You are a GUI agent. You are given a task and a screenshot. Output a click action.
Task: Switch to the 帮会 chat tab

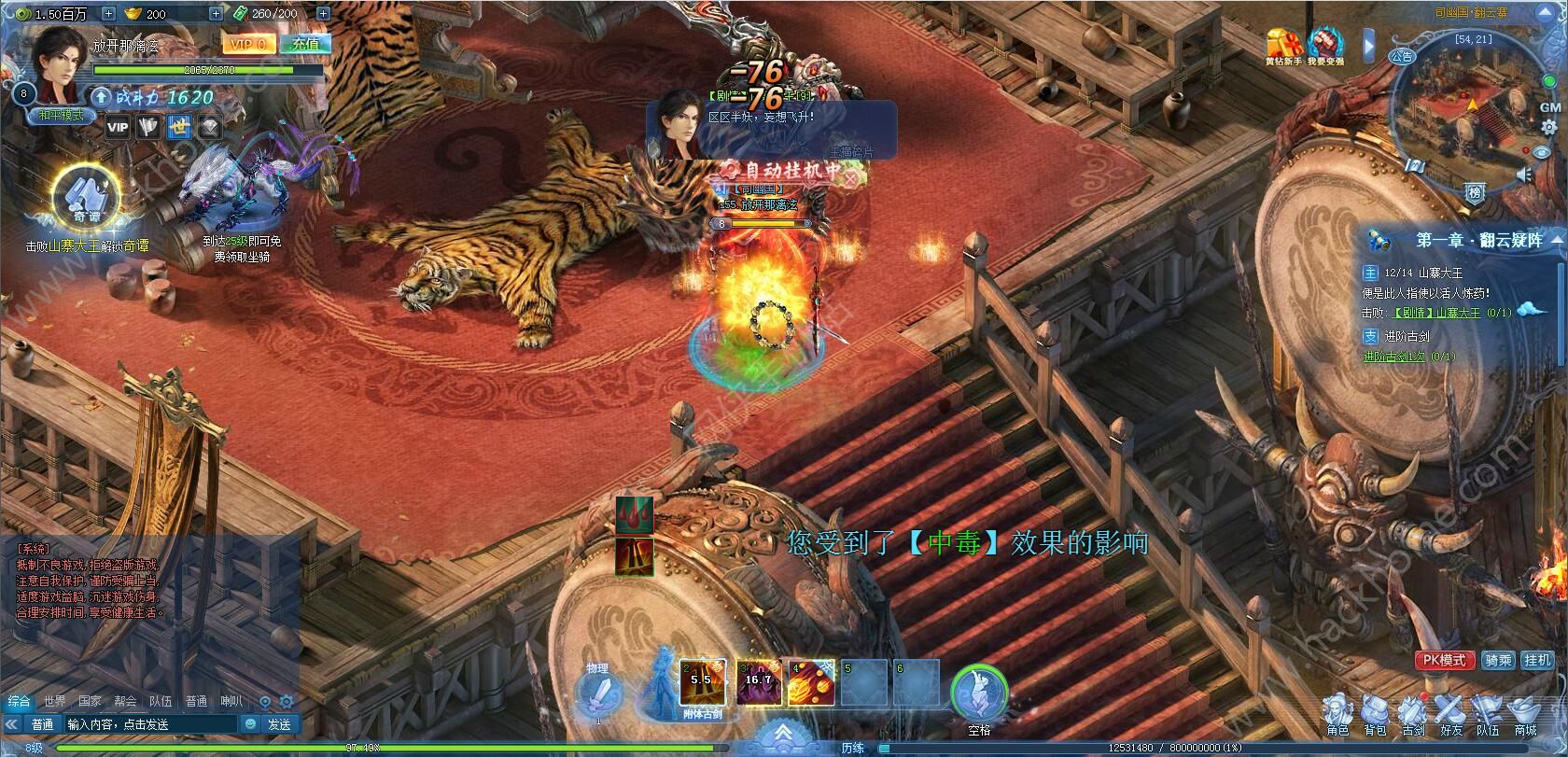(x=125, y=701)
